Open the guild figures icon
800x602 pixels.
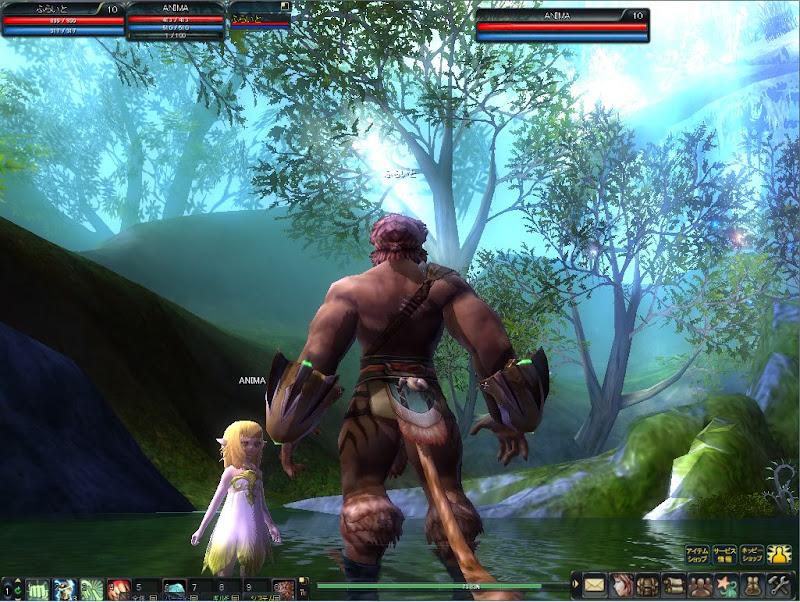(x=752, y=584)
